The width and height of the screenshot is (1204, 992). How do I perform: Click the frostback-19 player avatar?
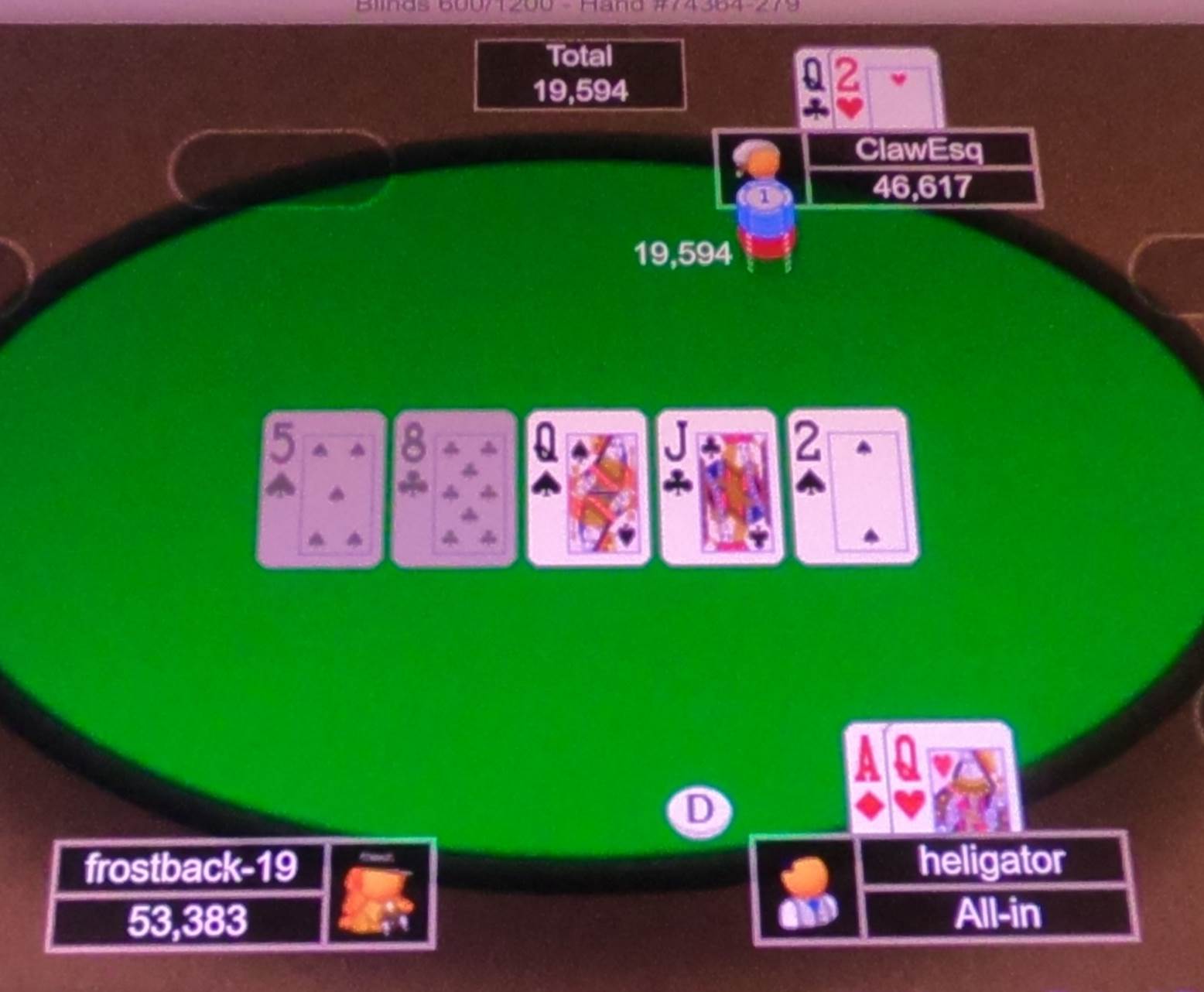379,898
